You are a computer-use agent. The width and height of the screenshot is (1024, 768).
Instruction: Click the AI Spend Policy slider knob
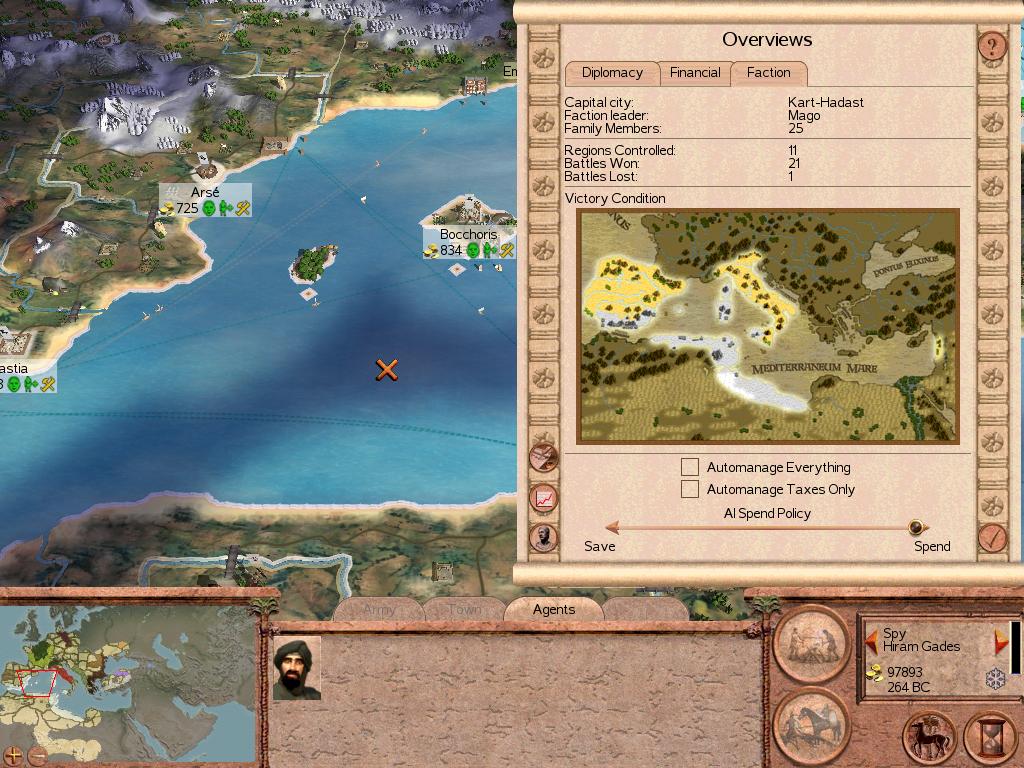coord(915,528)
